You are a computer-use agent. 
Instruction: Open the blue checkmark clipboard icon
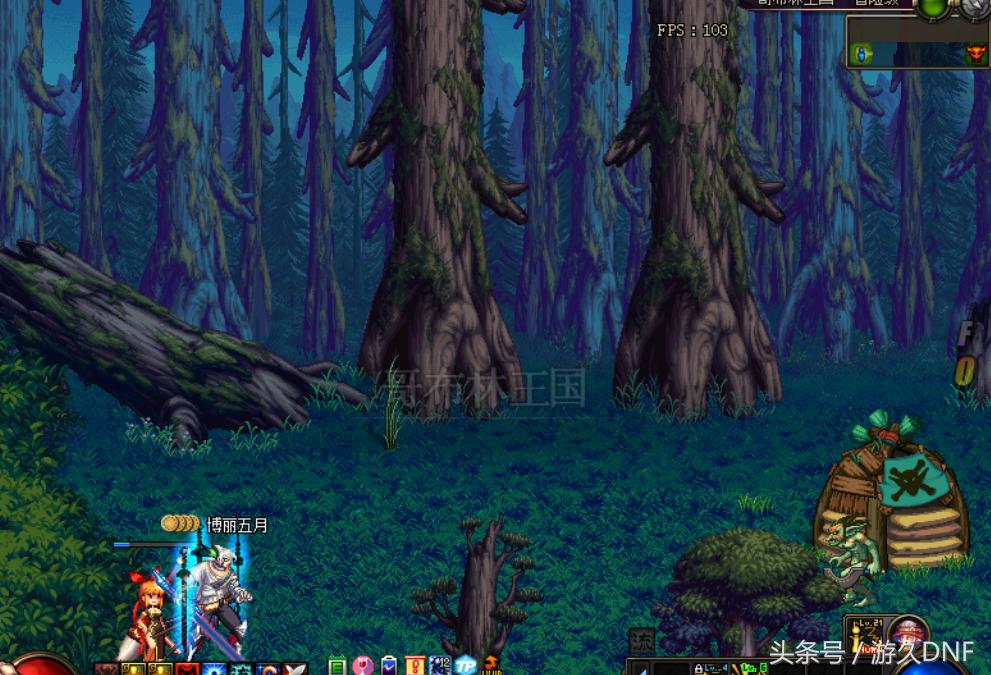click(x=390, y=665)
